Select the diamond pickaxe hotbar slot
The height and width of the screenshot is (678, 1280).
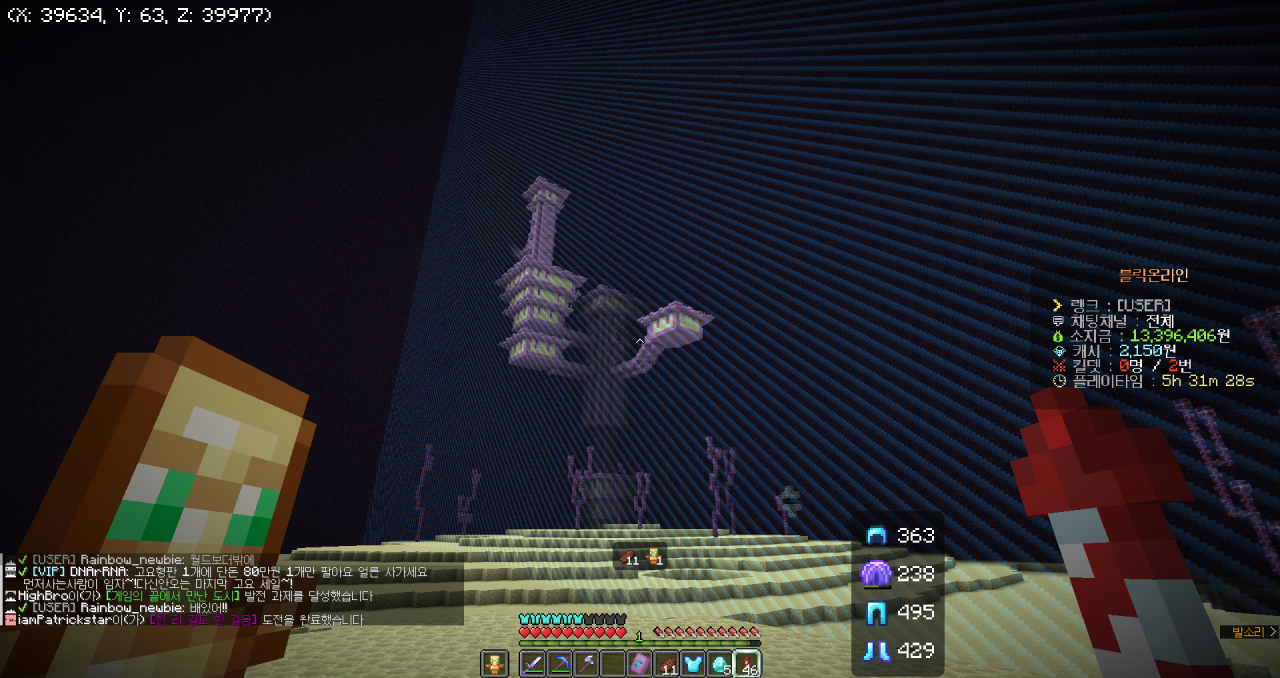coord(559,664)
